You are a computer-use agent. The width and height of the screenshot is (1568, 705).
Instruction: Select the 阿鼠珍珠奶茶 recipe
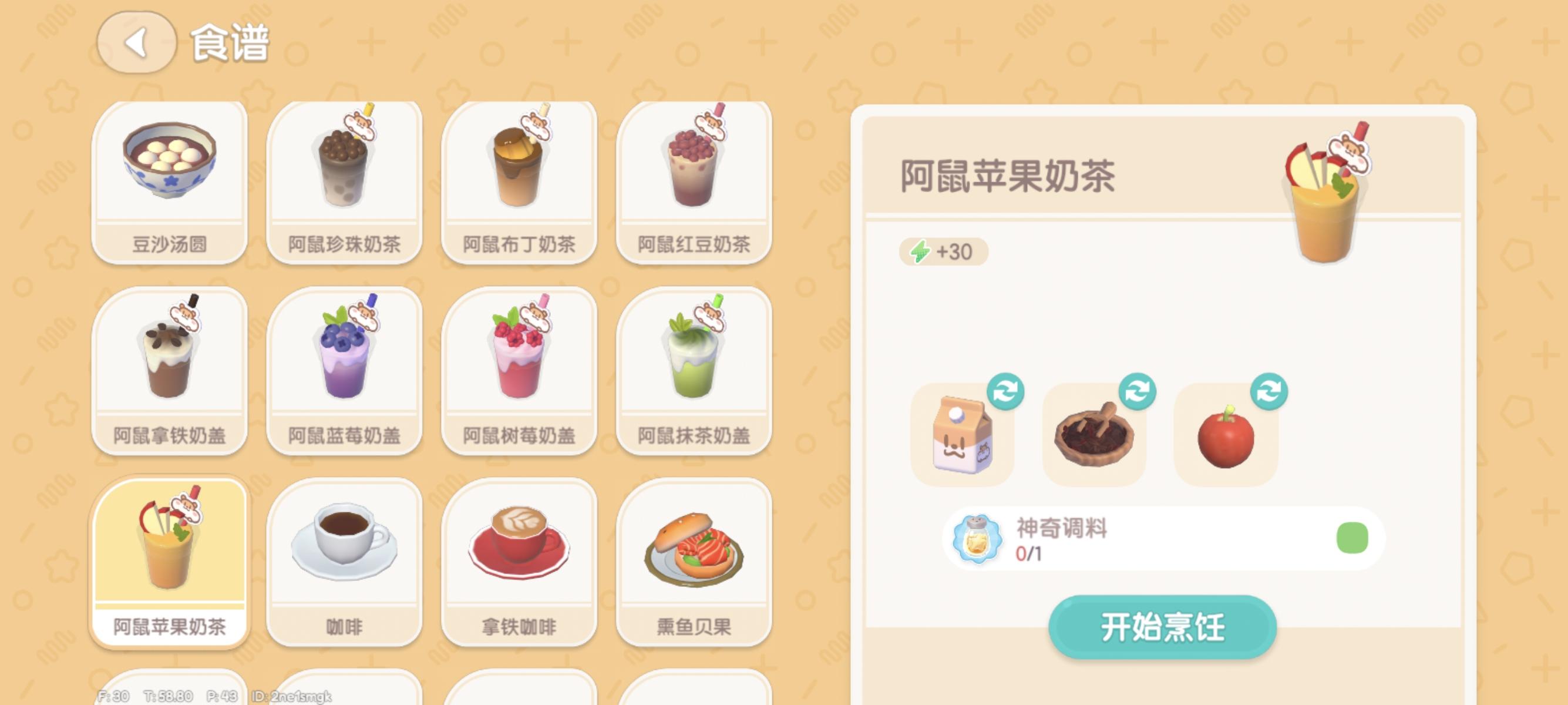[345, 180]
